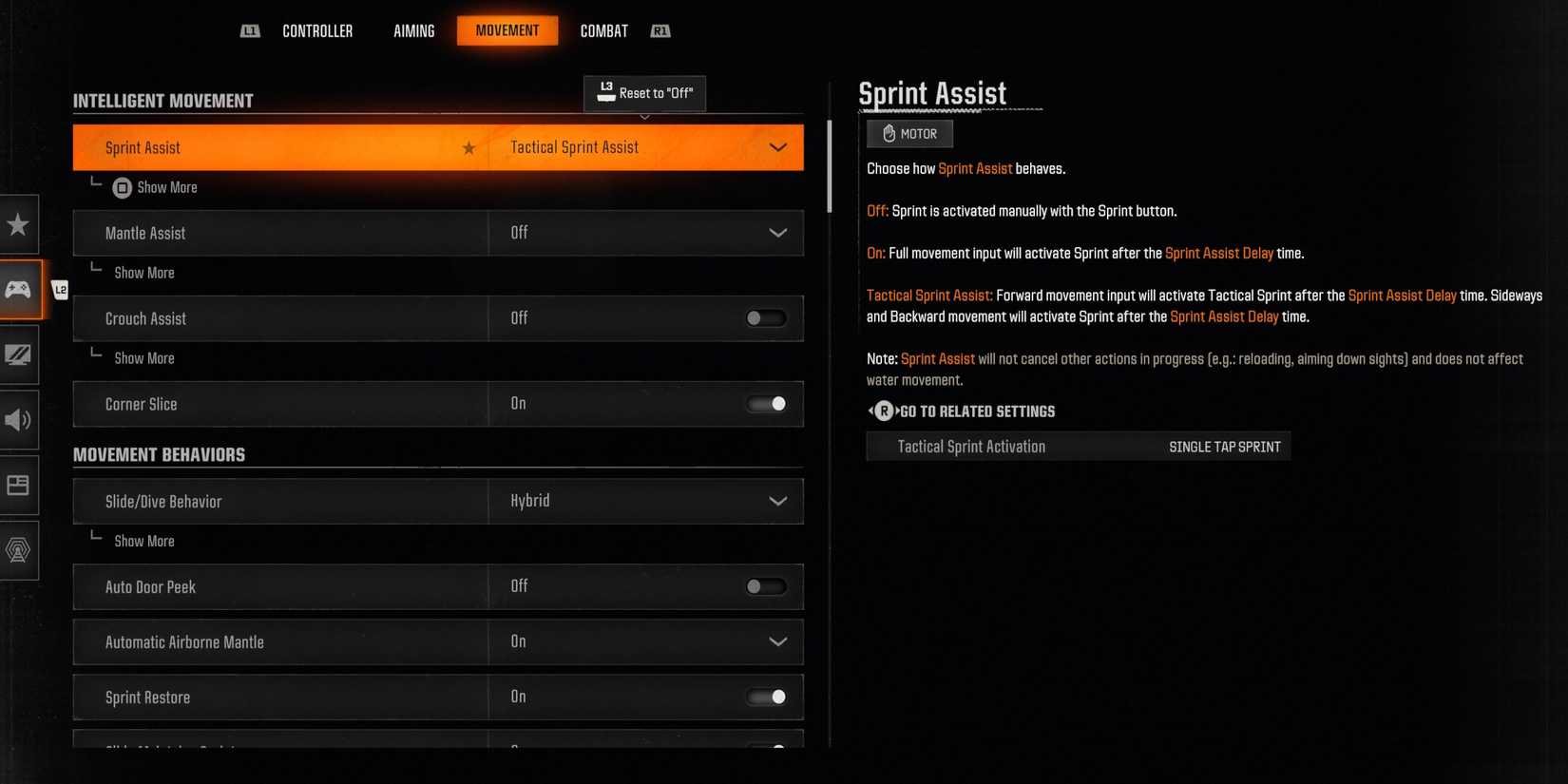
Task: Toggle the Auto Door Peek switch
Action: pos(766,586)
